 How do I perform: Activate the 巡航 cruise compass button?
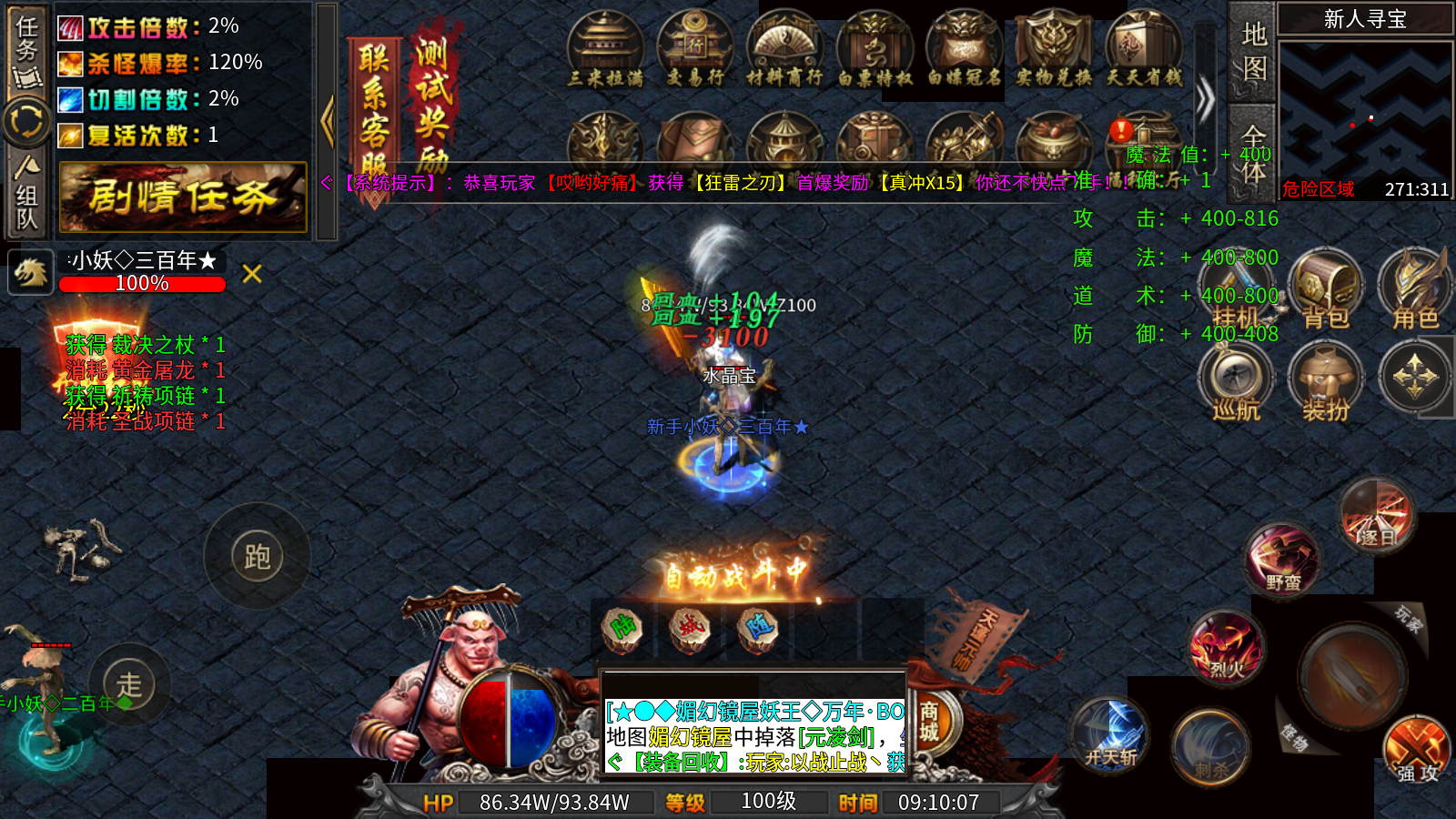click(1236, 382)
